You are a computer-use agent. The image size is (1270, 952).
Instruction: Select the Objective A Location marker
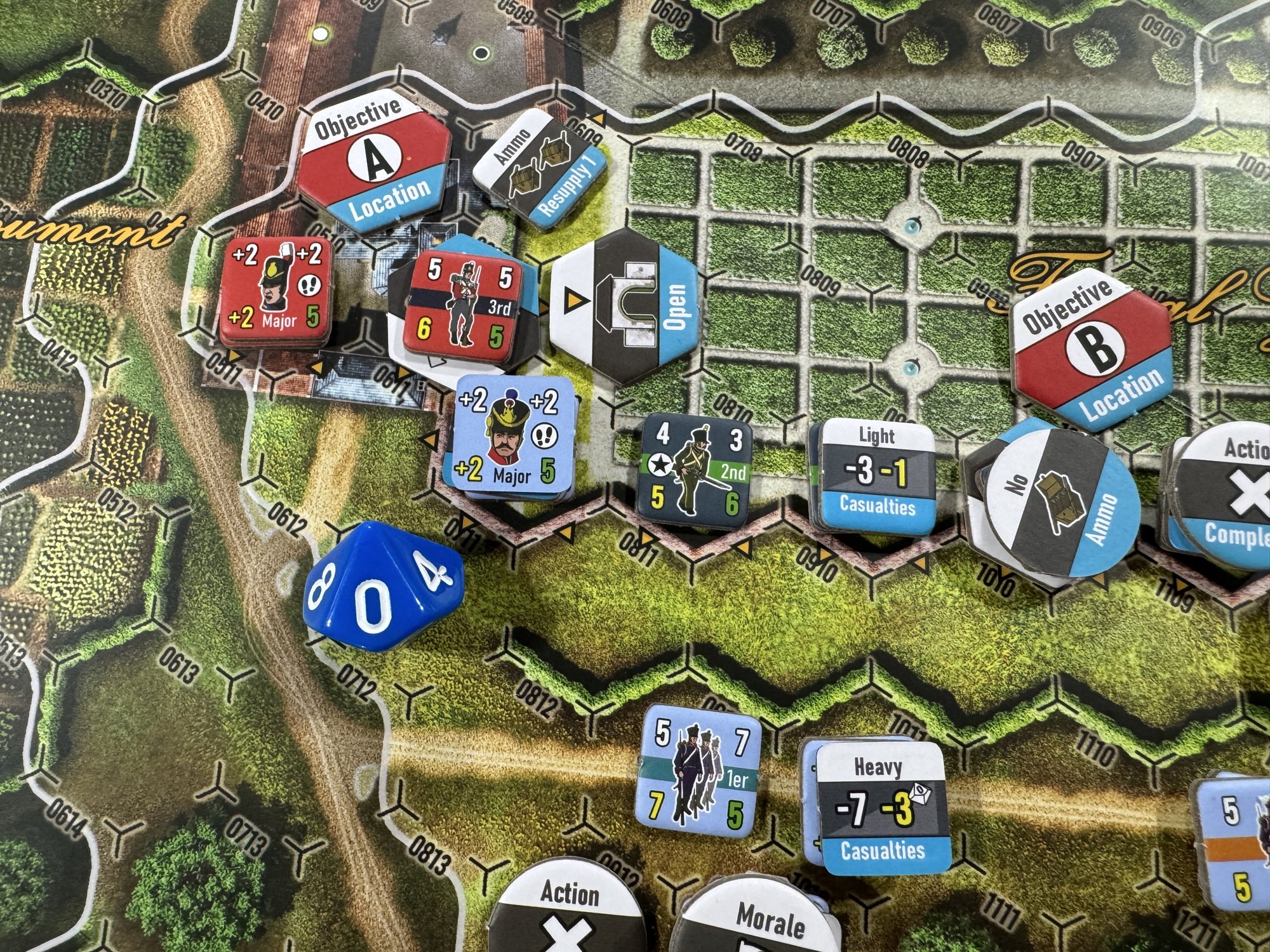tap(373, 164)
